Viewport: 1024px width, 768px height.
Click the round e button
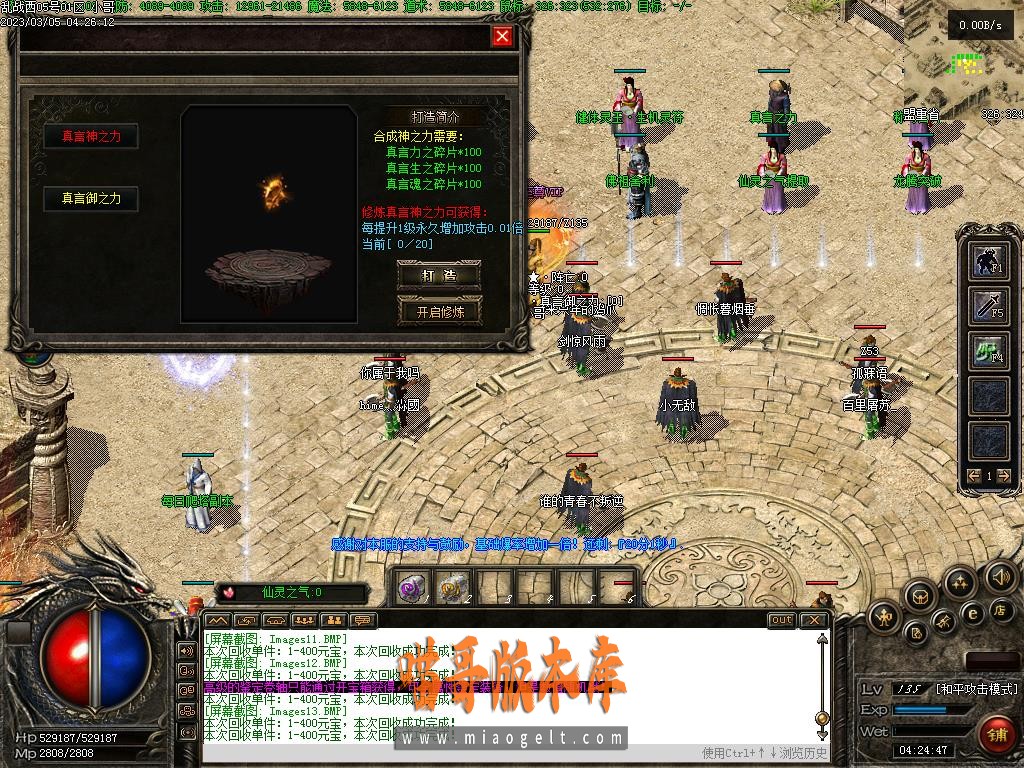[971, 613]
